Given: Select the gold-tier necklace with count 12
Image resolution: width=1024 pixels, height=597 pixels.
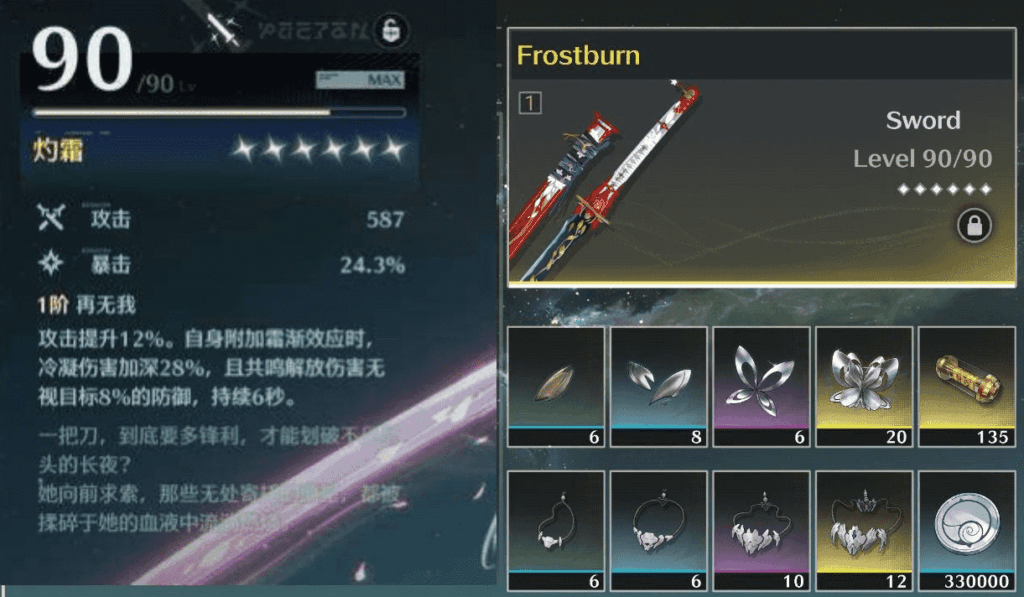Looking at the screenshot, I should (862, 530).
